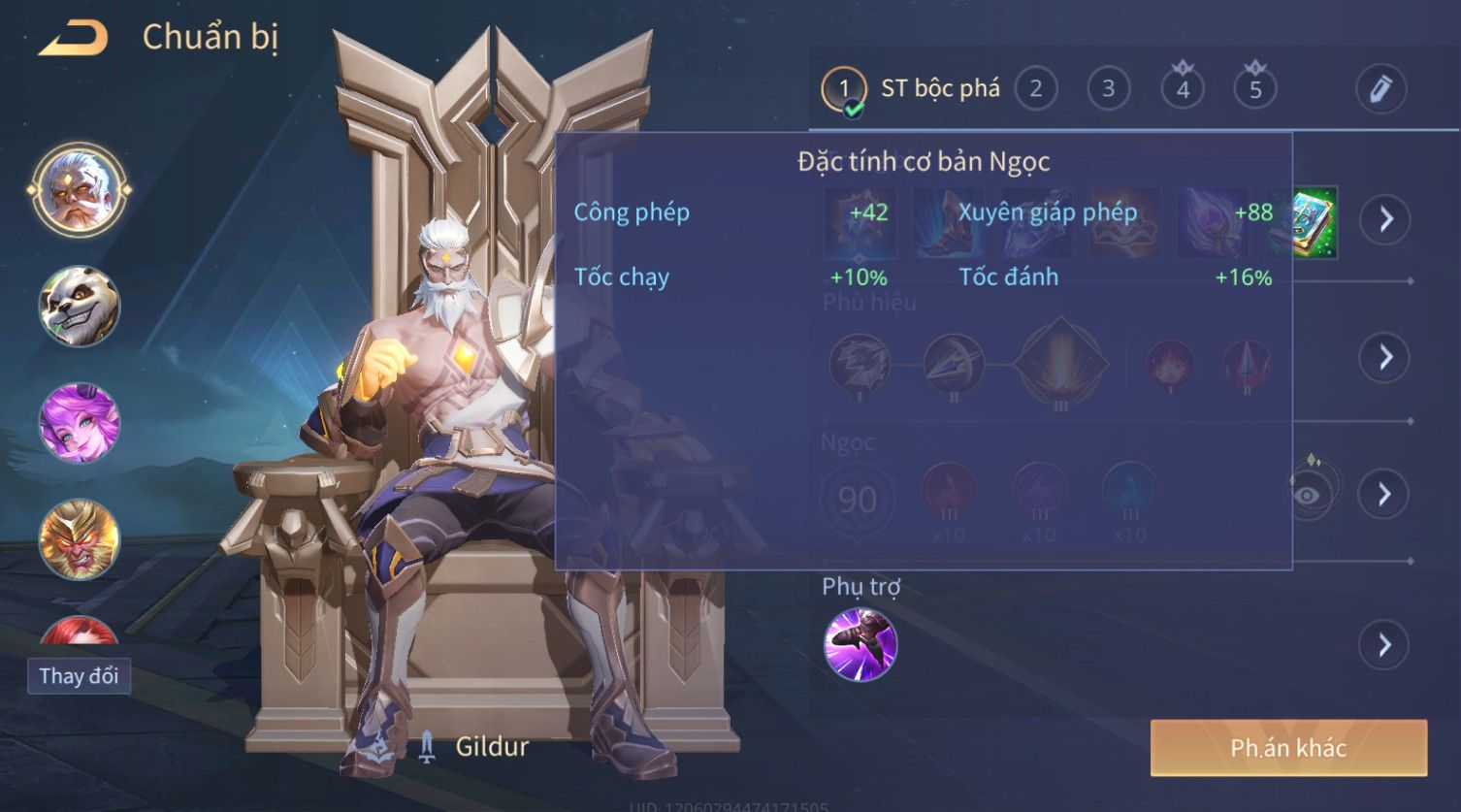Choose the panda hero portrait
The height and width of the screenshot is (812, 1461).
80,307
